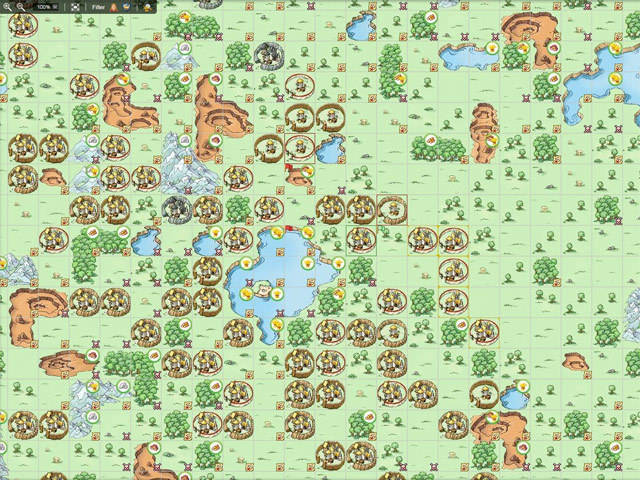The height and width of the screenshot is (480, 640).
Task: Zoom out of the map
Action: (x=20, y=6)
